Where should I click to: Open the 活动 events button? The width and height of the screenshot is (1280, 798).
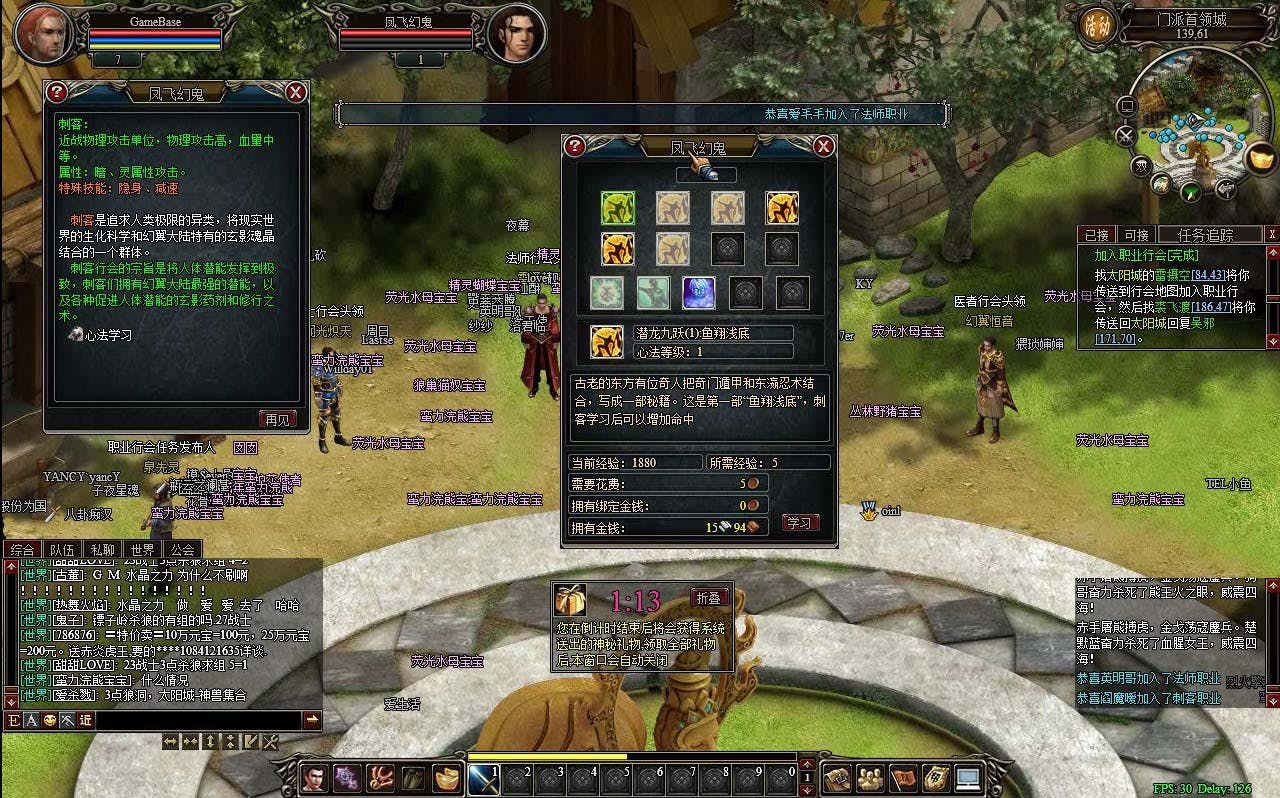[1094, 27]
